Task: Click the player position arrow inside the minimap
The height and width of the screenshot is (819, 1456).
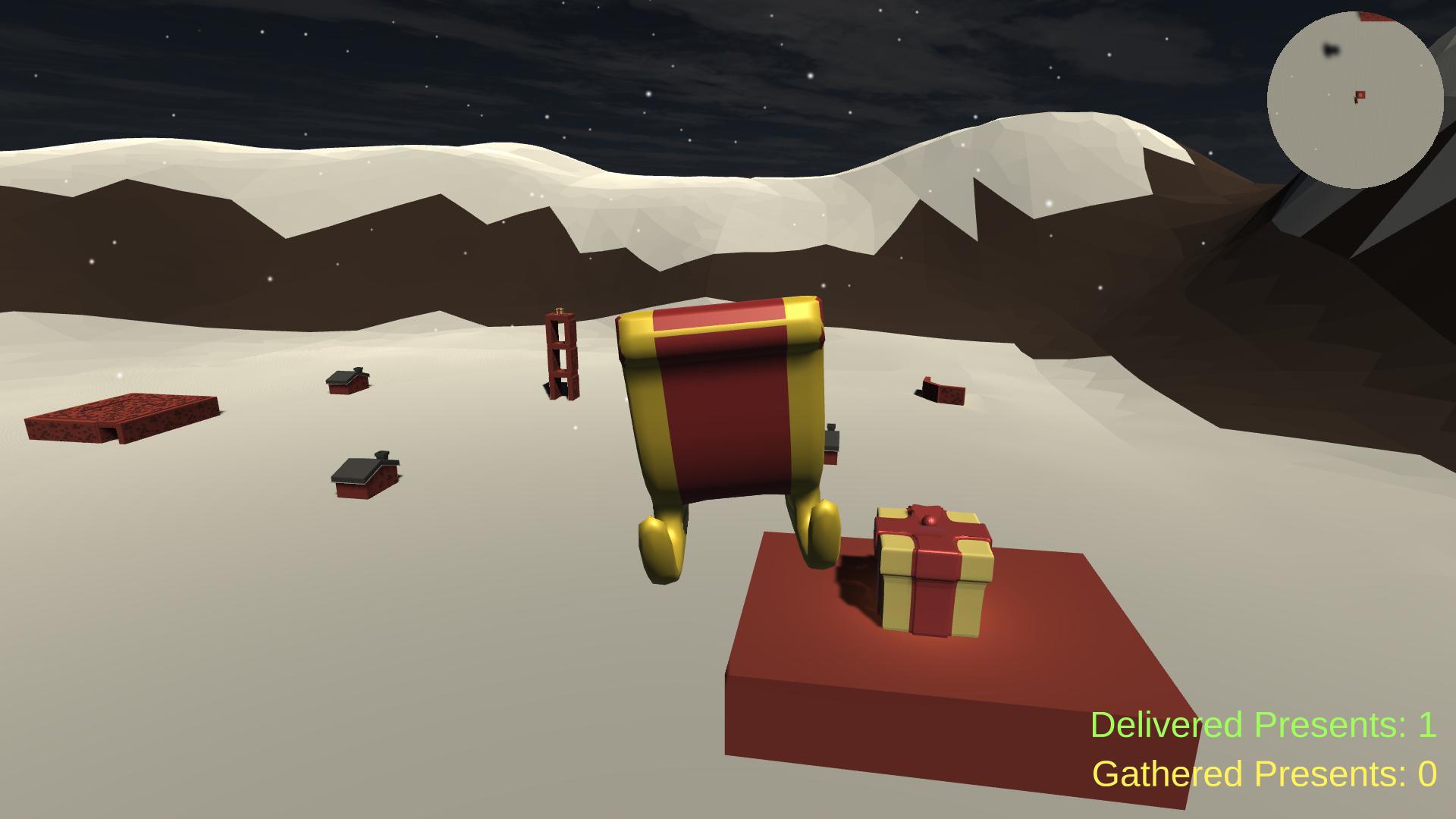Action: point(1356,102)
